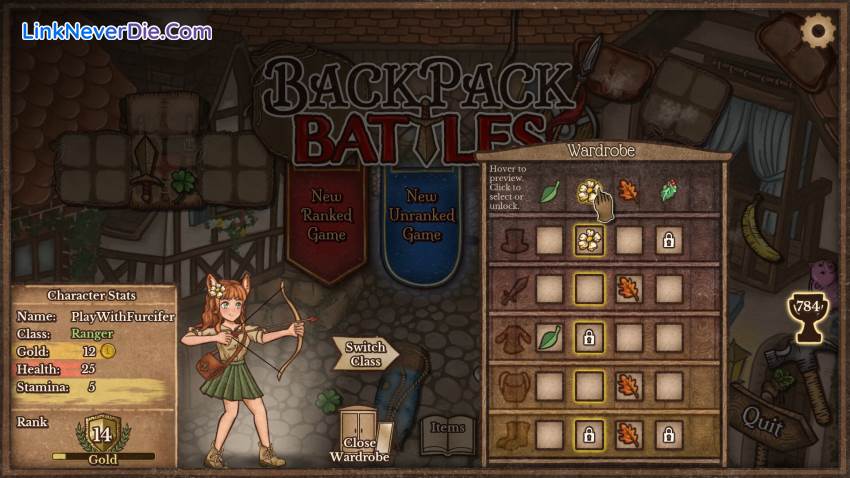This screenshot has width=850, height=478.
Task: Unlock the locked holly hat slot
Action: [668, 240]
